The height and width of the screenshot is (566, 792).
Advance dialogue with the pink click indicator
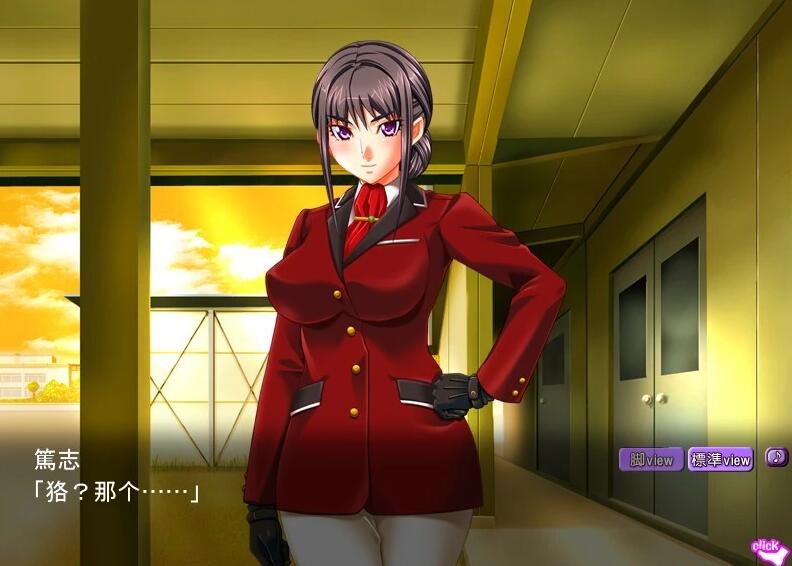(767, 548)
